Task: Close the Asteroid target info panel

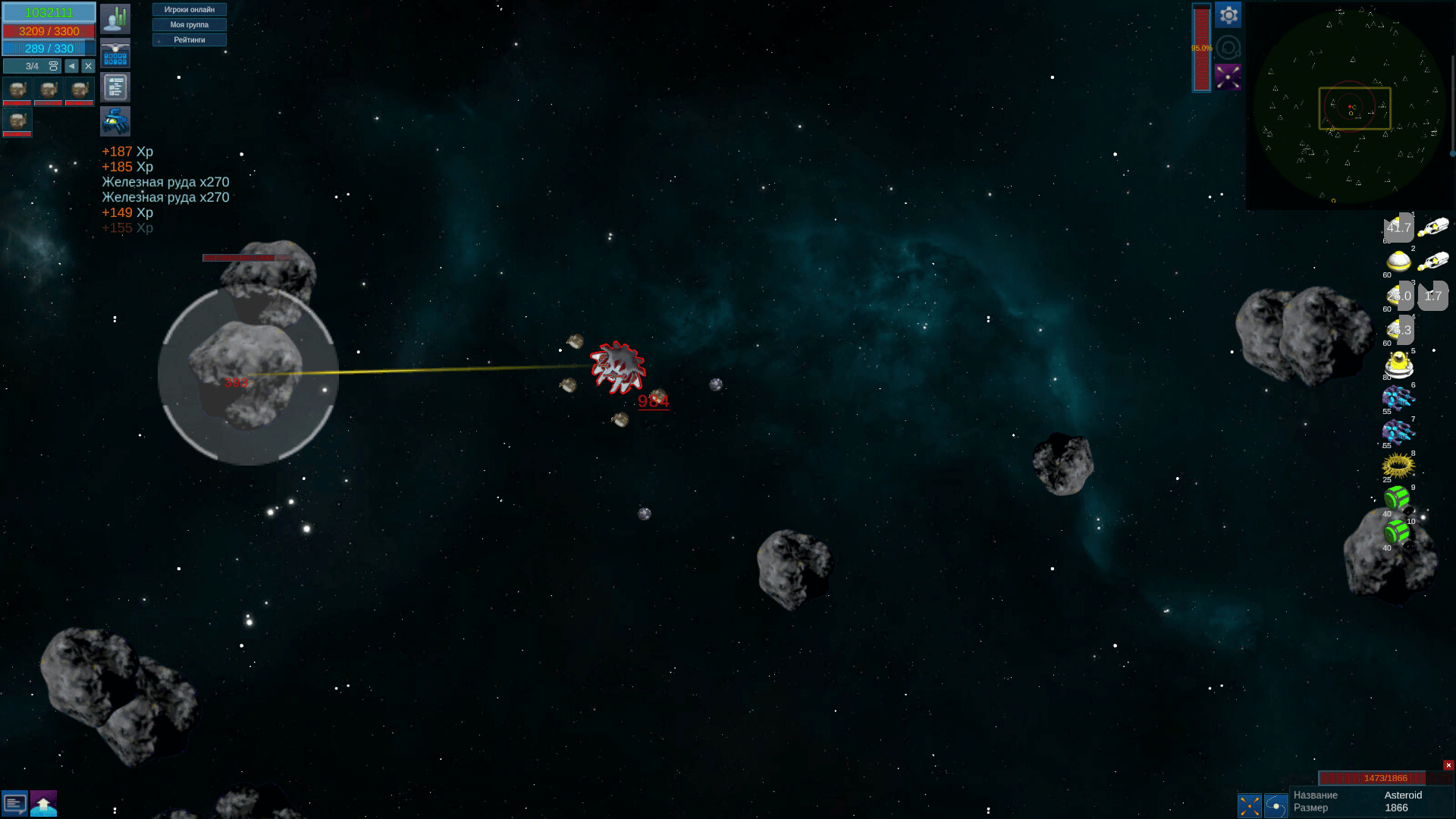Action: coord(1448,765)
